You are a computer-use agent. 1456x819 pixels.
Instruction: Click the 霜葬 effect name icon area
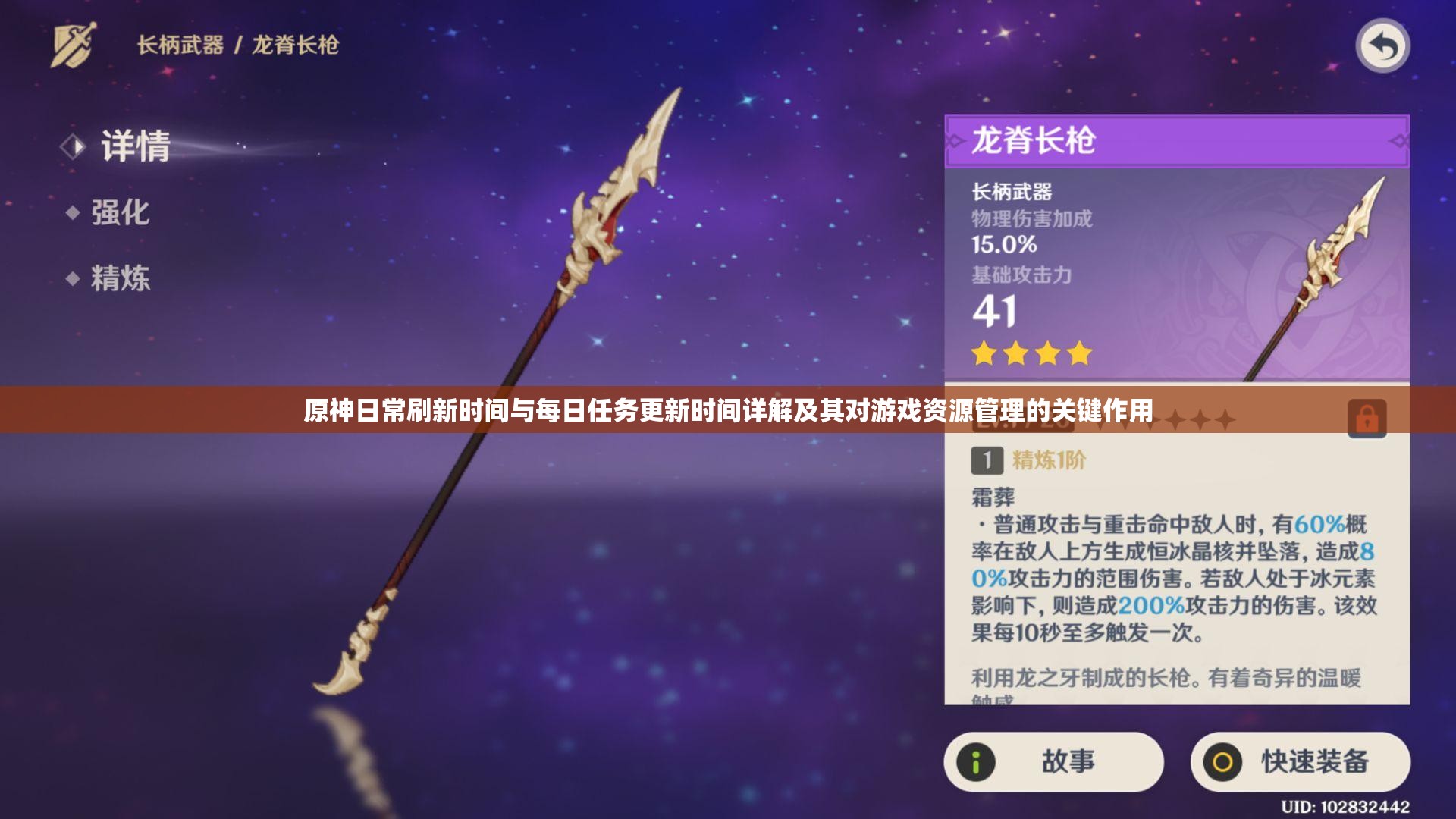[x=993, y=499]
